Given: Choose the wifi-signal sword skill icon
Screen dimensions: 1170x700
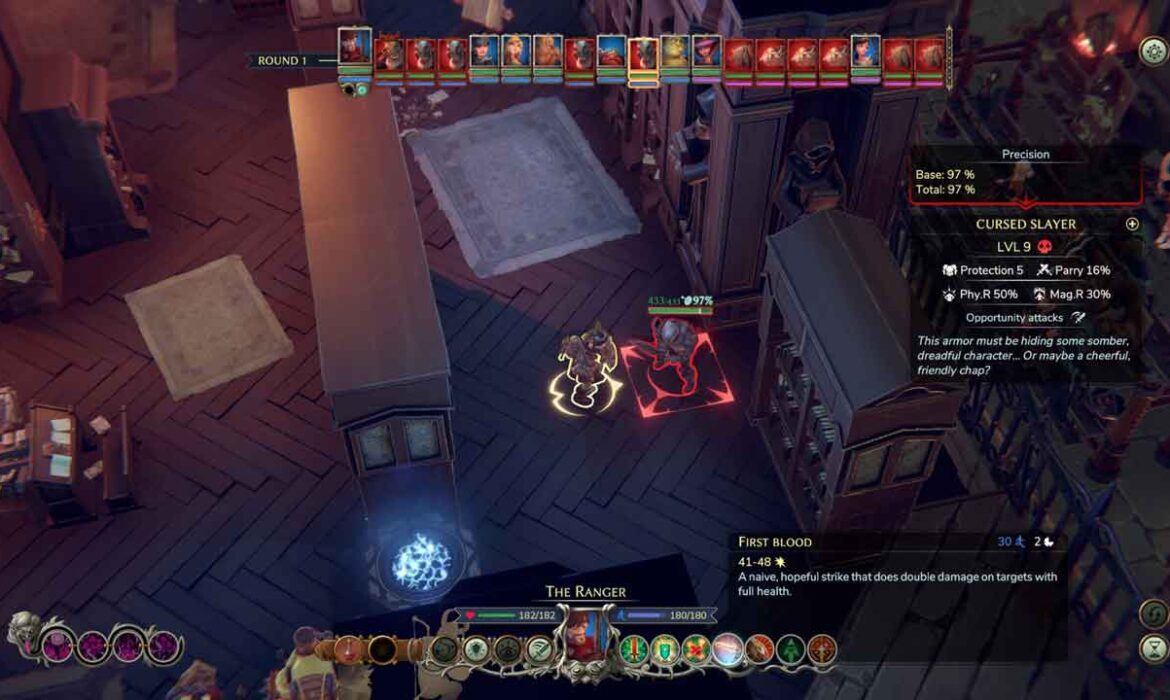Looking at the screenshot, I should tap(540, 649).
